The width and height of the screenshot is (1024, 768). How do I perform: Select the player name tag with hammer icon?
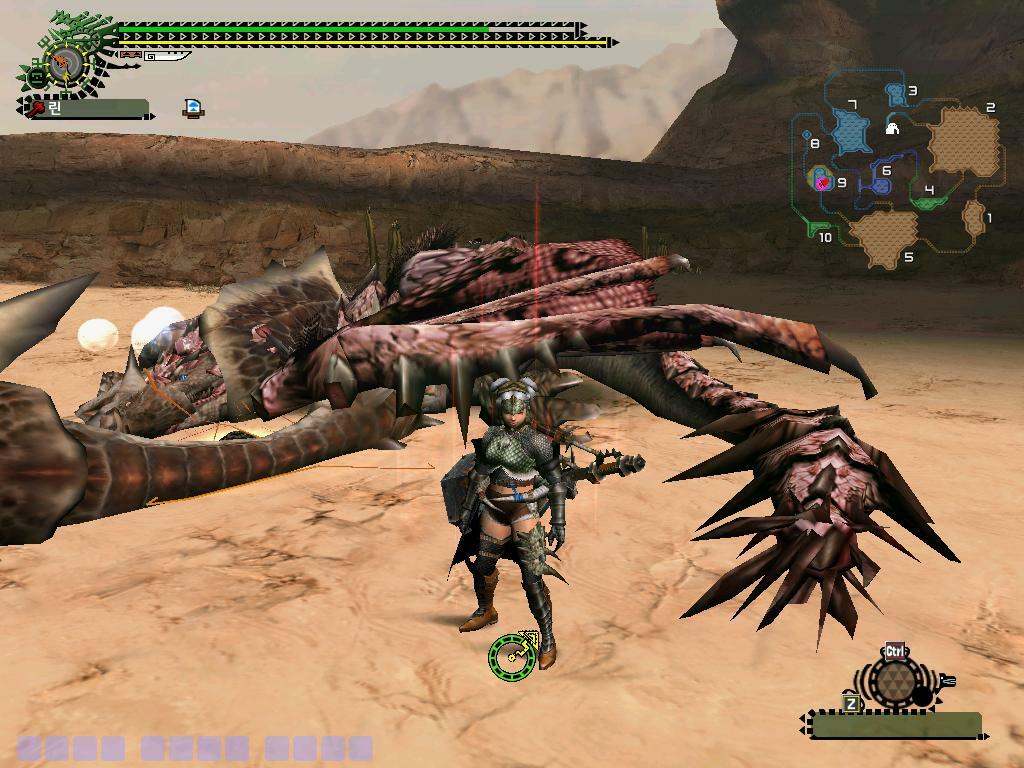[x=87, y=108]
